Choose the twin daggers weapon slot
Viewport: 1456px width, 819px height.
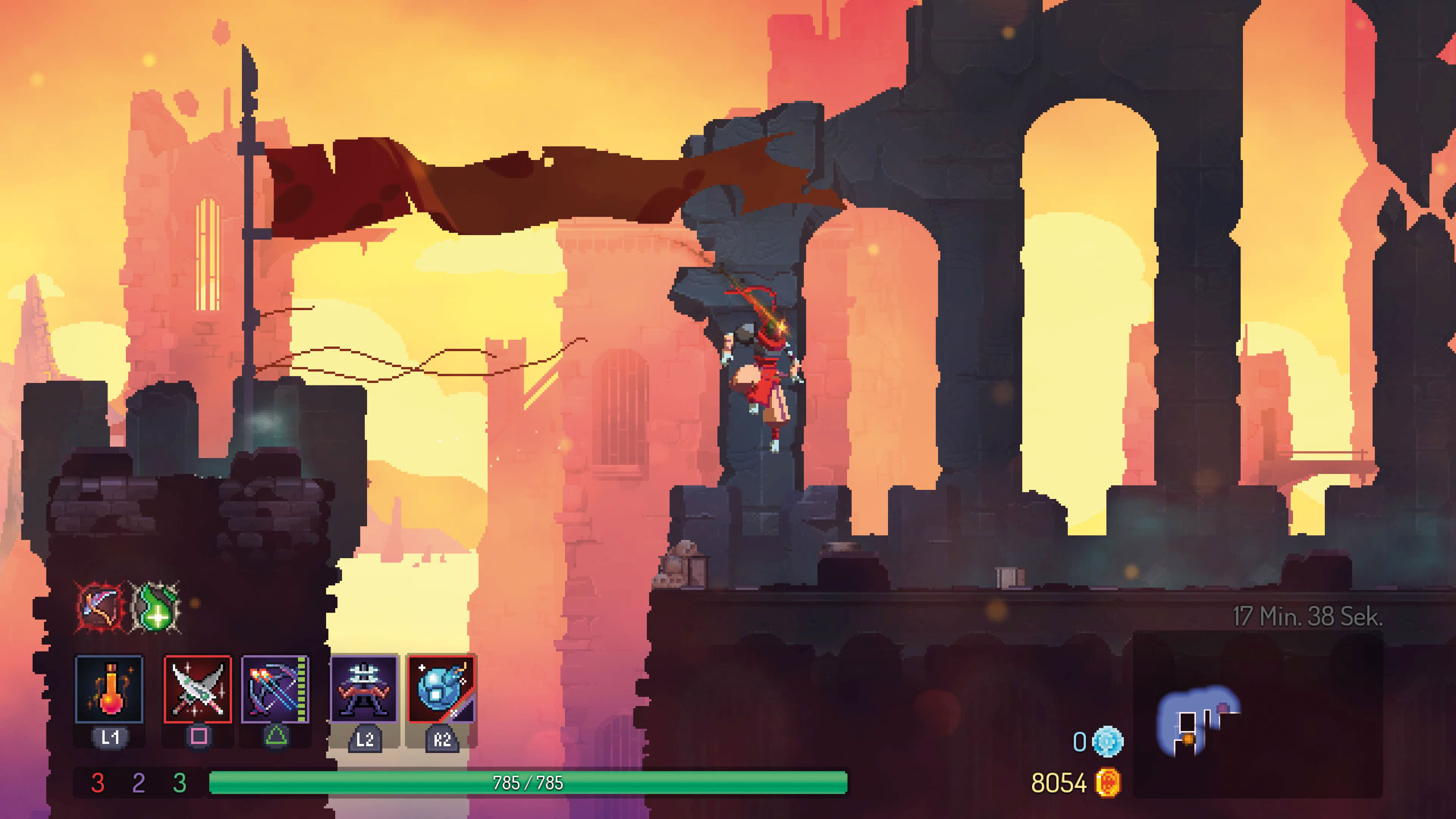pyautogui.click(x=198, y=689)
